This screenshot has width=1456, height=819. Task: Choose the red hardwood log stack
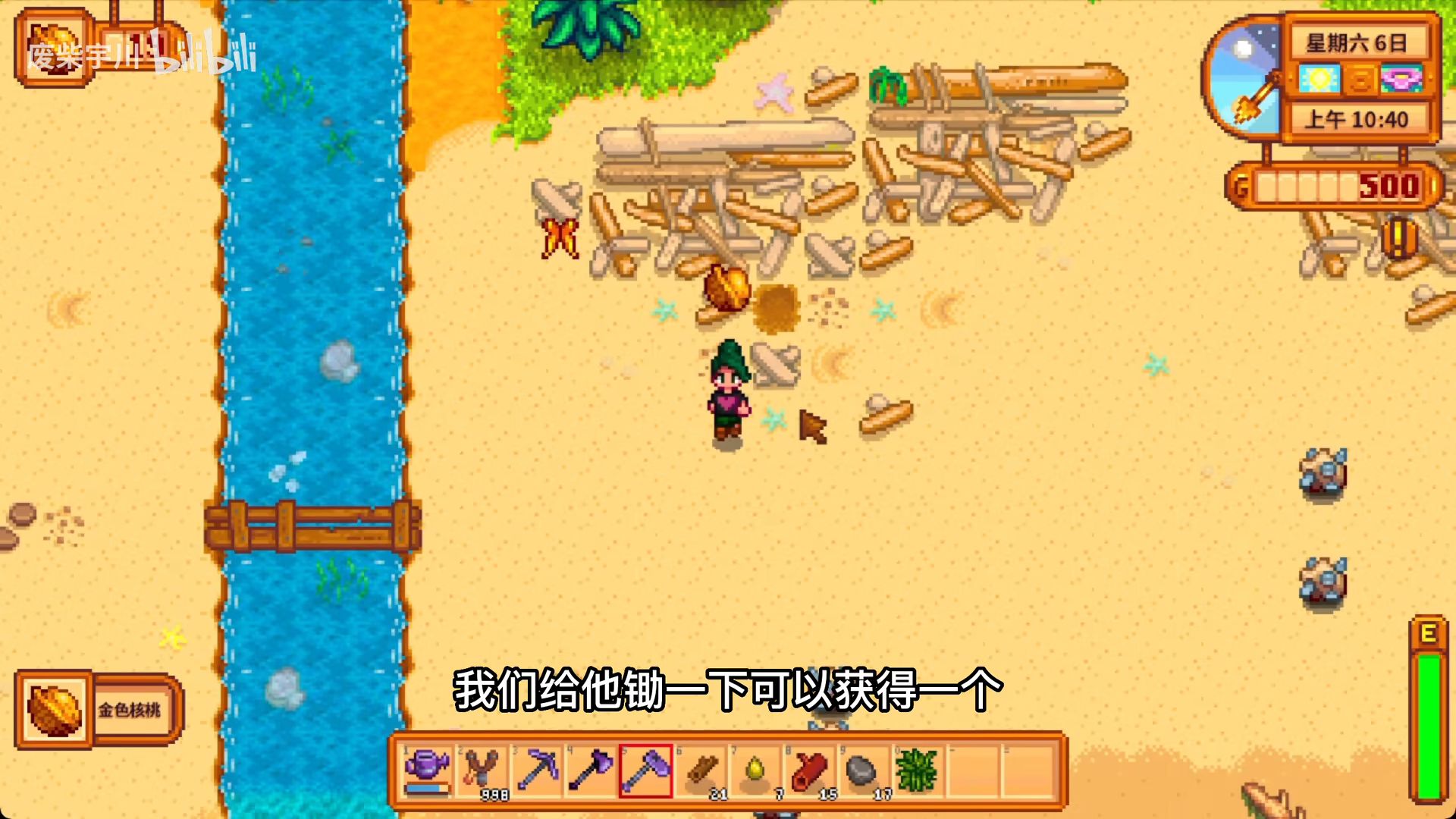[x=809, y=770]
